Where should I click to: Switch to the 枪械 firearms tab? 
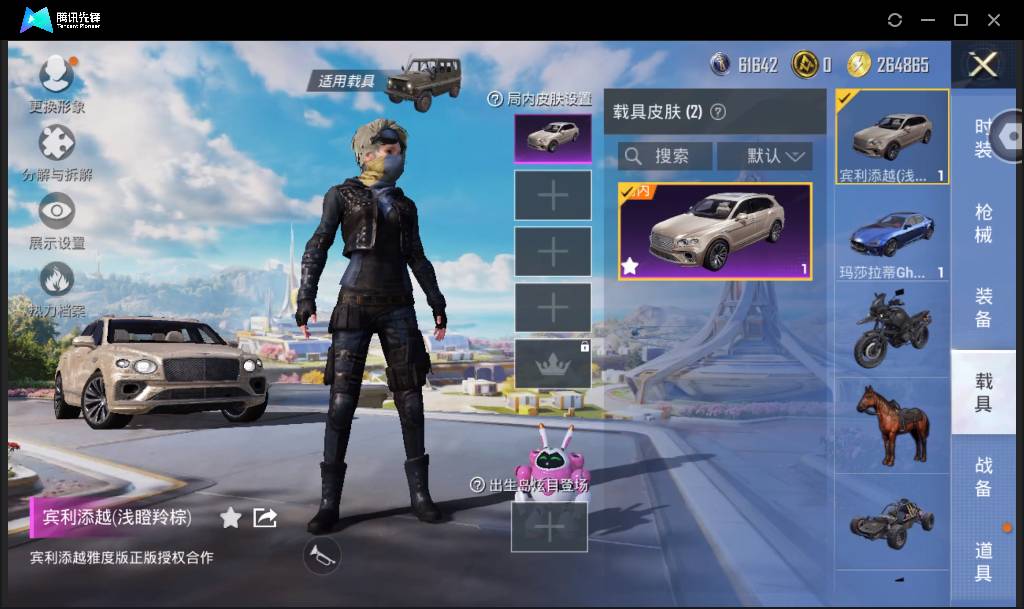click(x=984, y=223)
